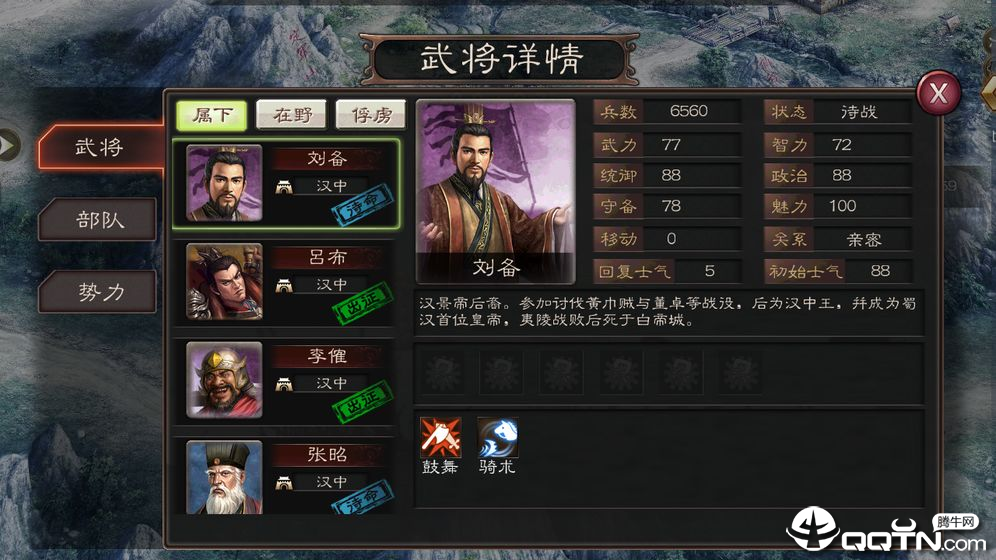This screenshot has height=560, width=996.
Task: Choose 吕布 from the general list
Action: (x=287, y=281)
